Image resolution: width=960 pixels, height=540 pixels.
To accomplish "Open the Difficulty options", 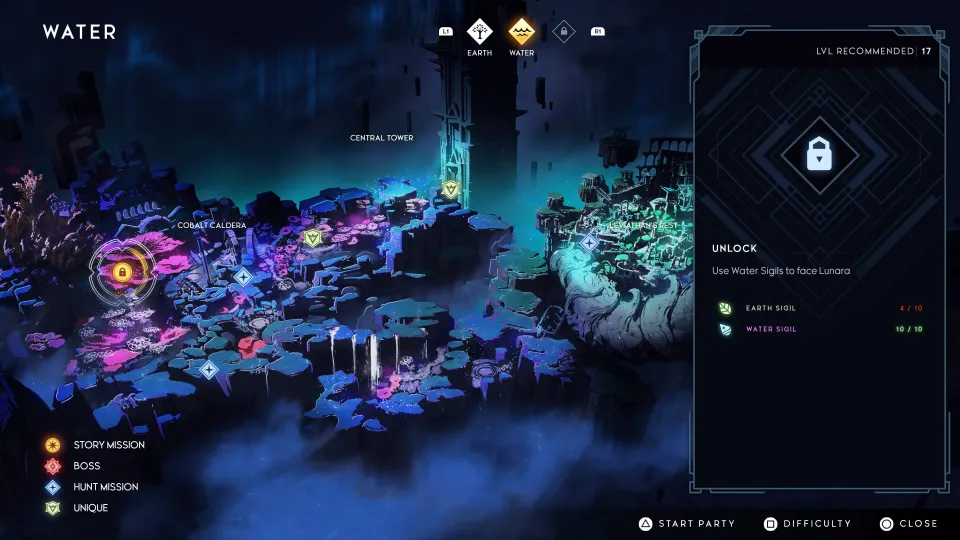I will tap(808, 523).
